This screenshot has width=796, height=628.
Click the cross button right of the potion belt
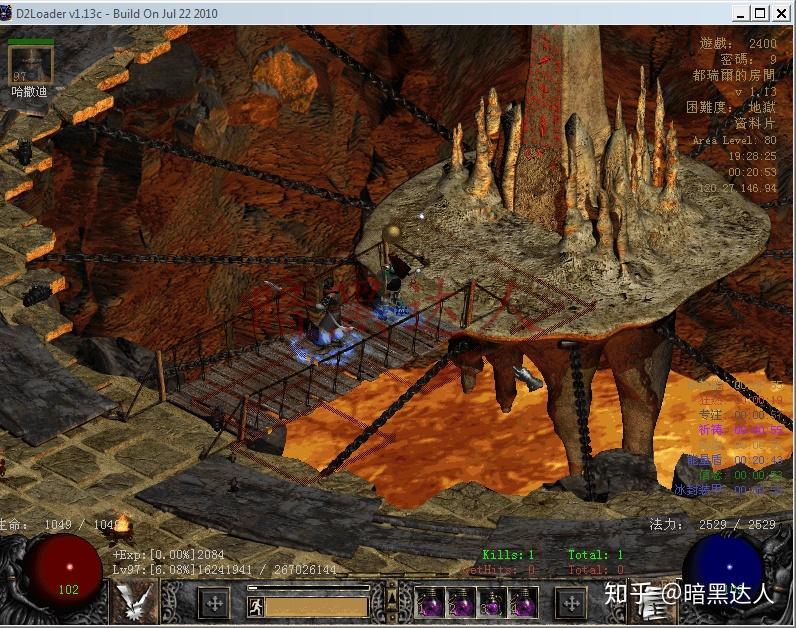tap(570, 602)
